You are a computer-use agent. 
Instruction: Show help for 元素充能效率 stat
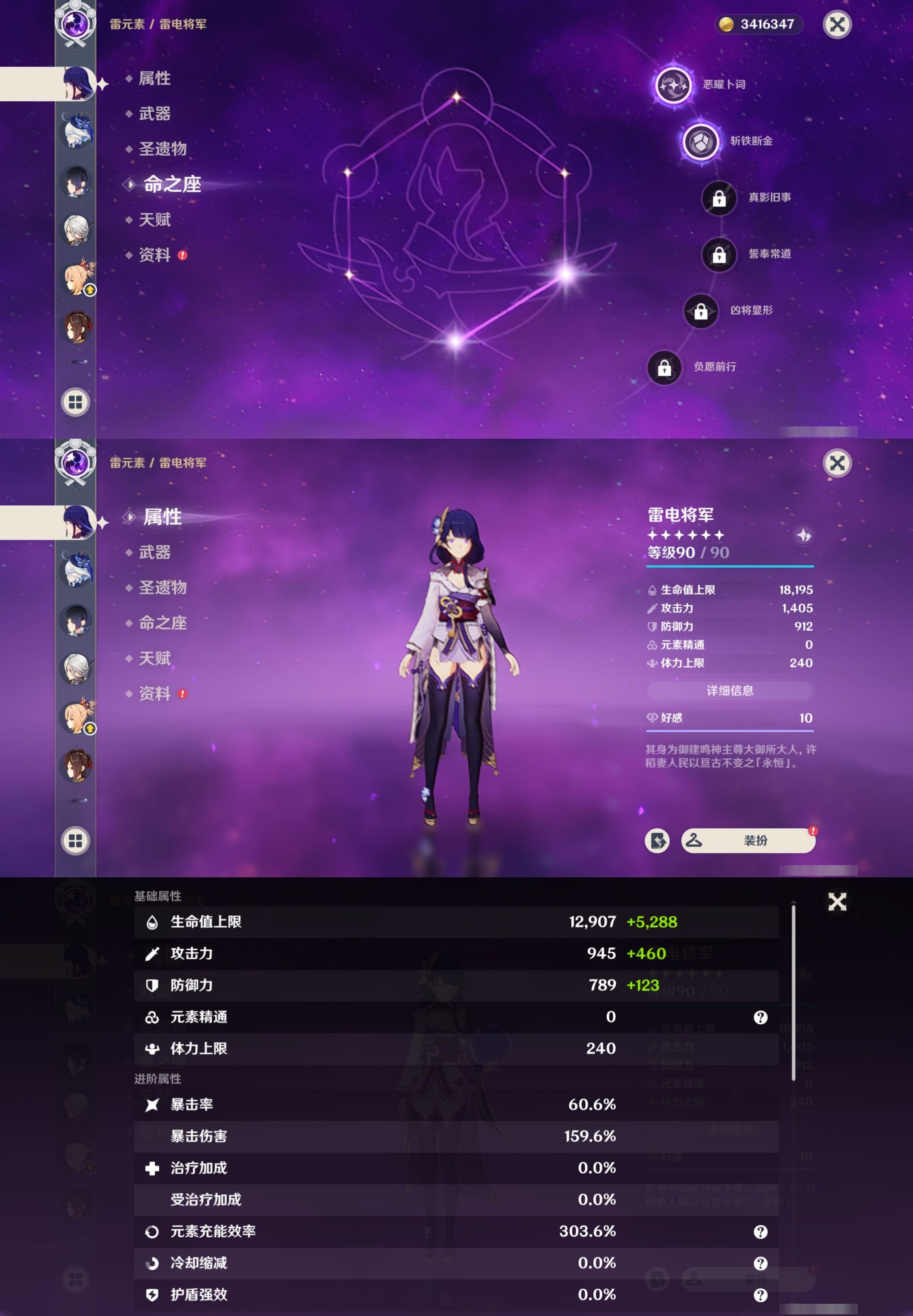click(760, 1232)
